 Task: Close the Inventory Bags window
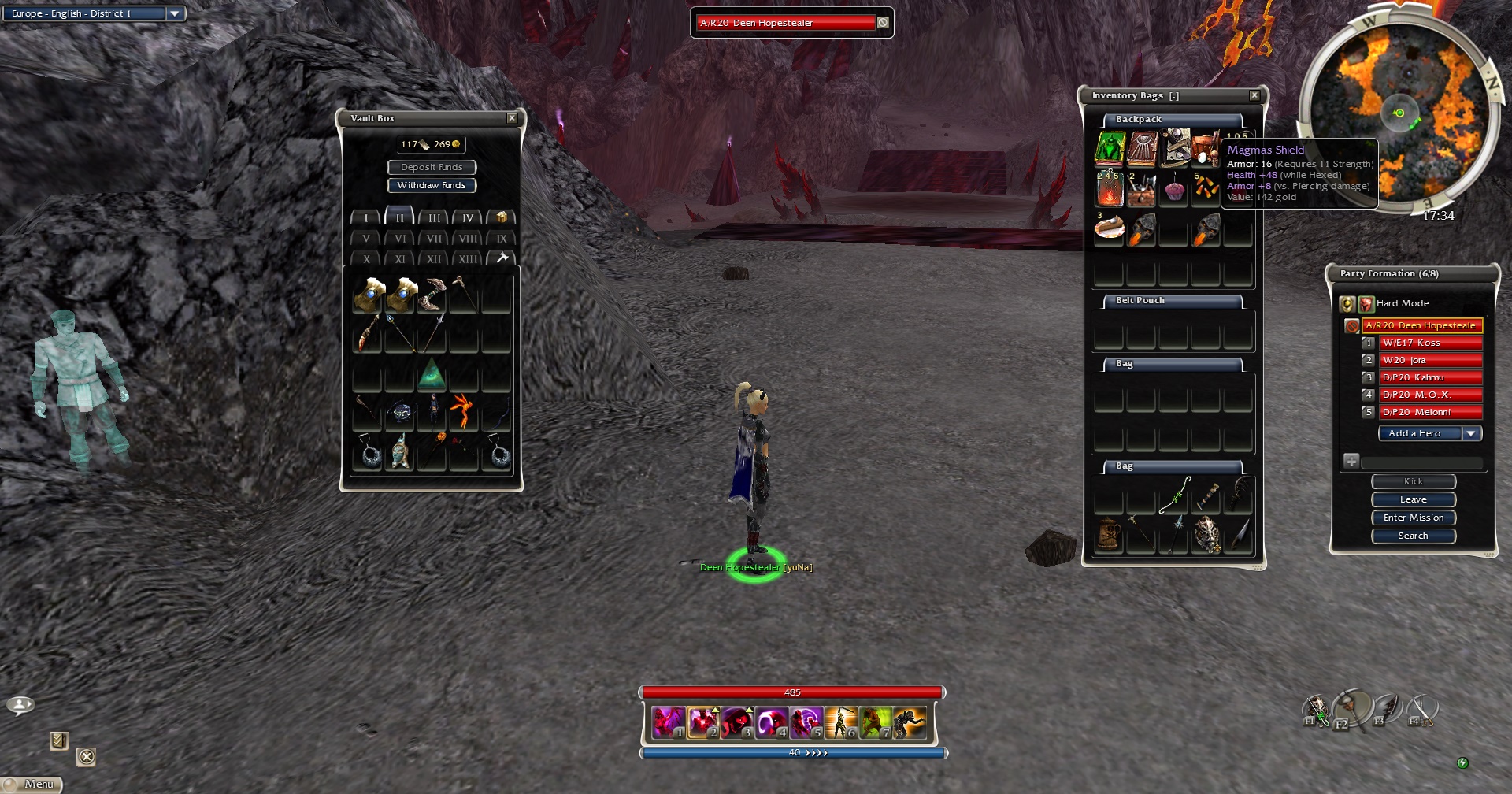[1254, 95]
